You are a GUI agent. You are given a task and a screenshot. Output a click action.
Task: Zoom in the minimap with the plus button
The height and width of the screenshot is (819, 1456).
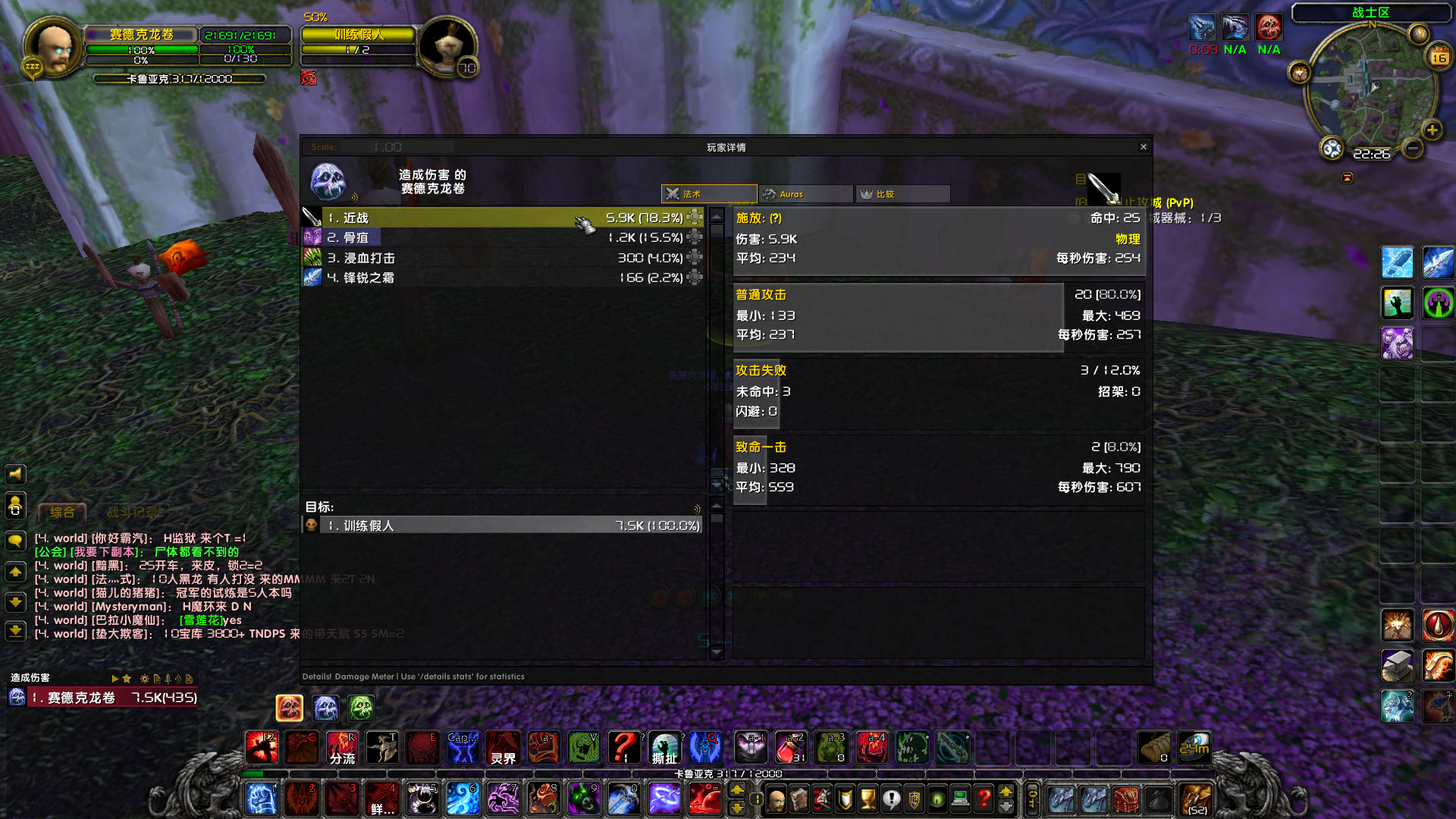pyautogui.click(x=1432, y=130)
